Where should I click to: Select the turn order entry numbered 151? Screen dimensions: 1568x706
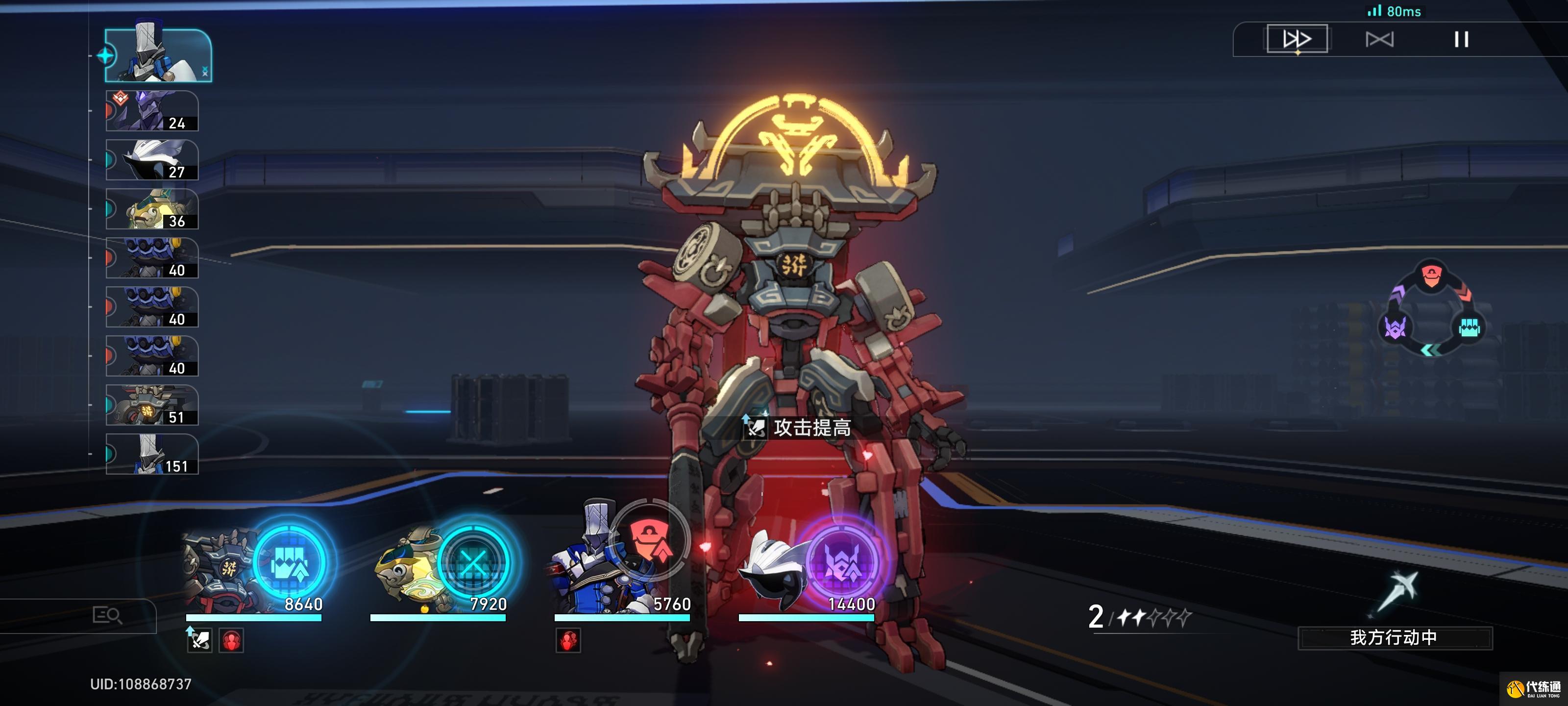[152, 454]
